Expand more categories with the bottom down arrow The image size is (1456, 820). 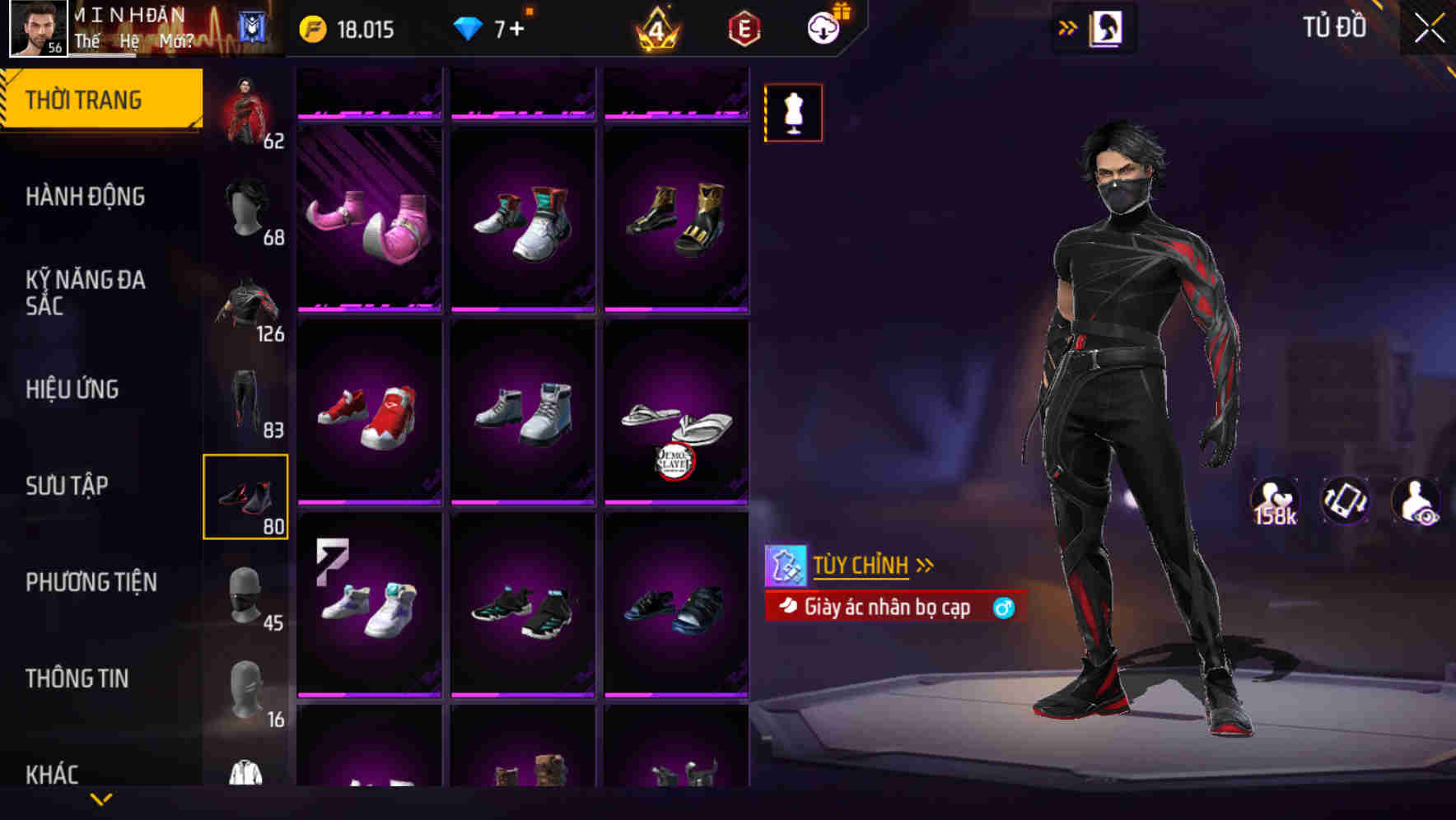click(100, 799)
